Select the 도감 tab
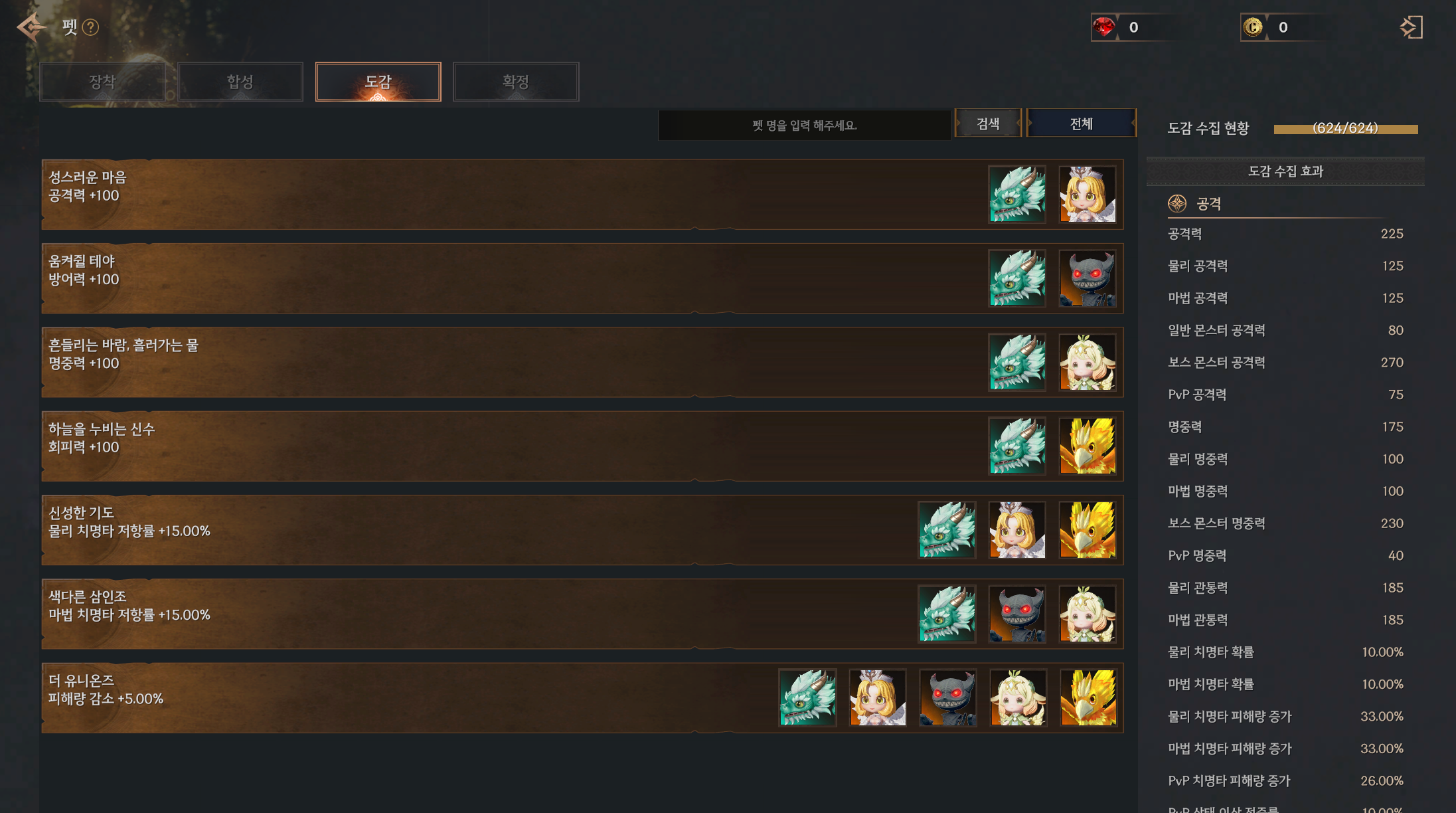This screenshot has height=813, width=1456. 378,82
